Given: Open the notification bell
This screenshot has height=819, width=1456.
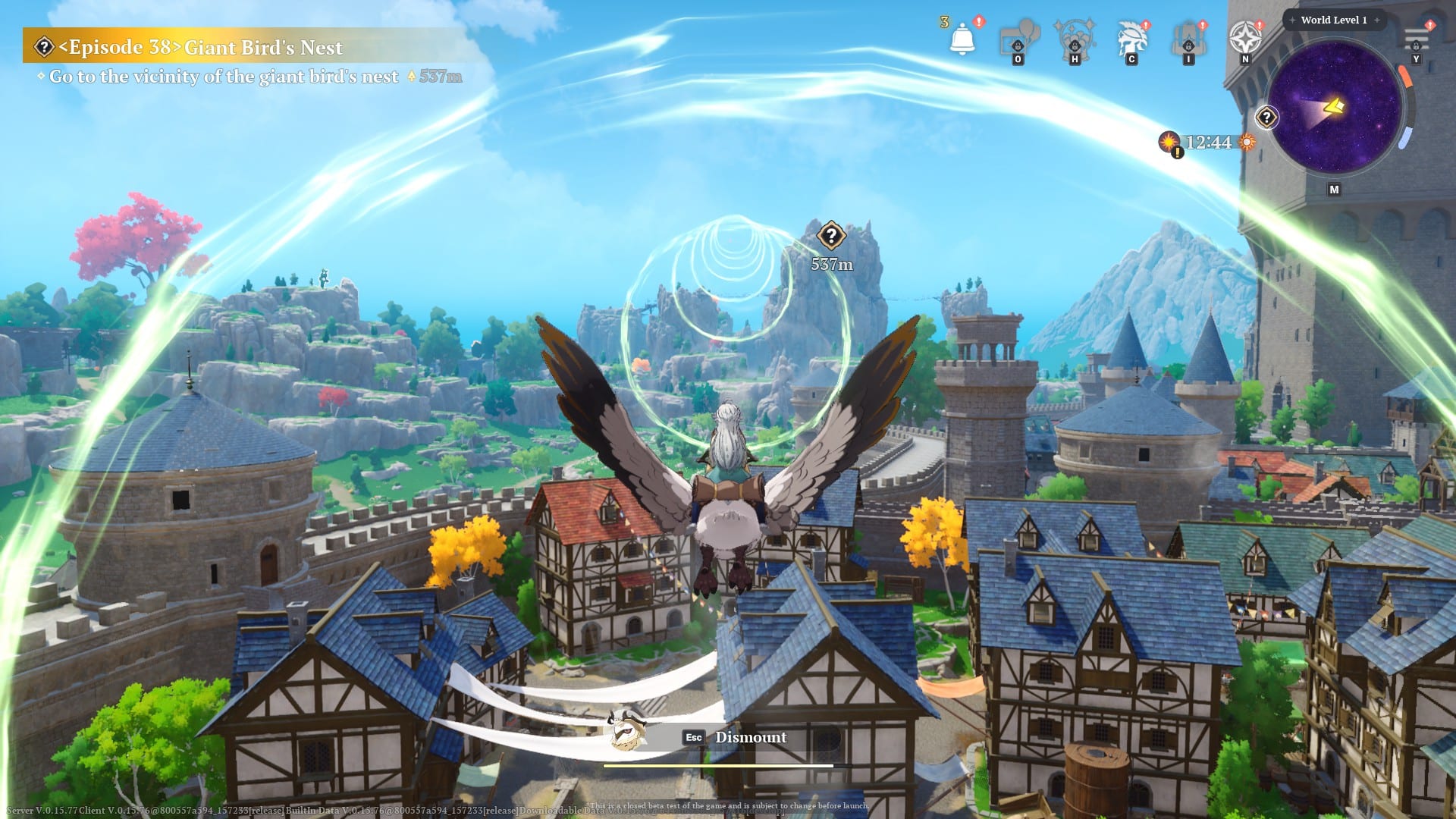Looking at the screenshot, I should click(962, 37).
